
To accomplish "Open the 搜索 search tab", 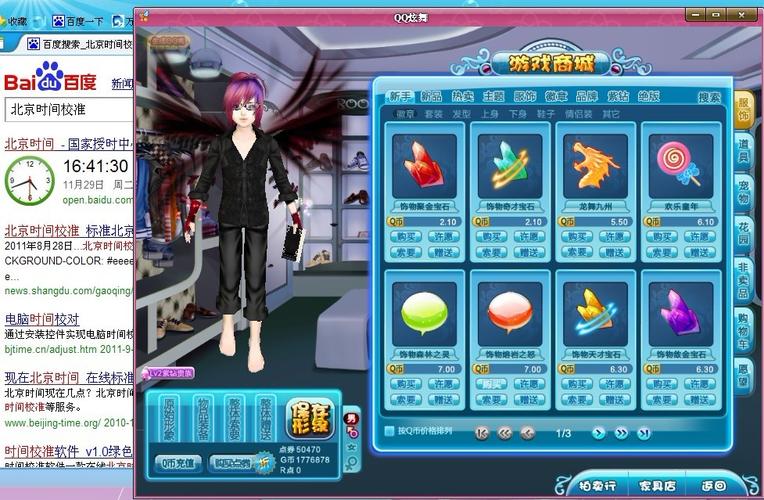I will click(x=709, y=97).
